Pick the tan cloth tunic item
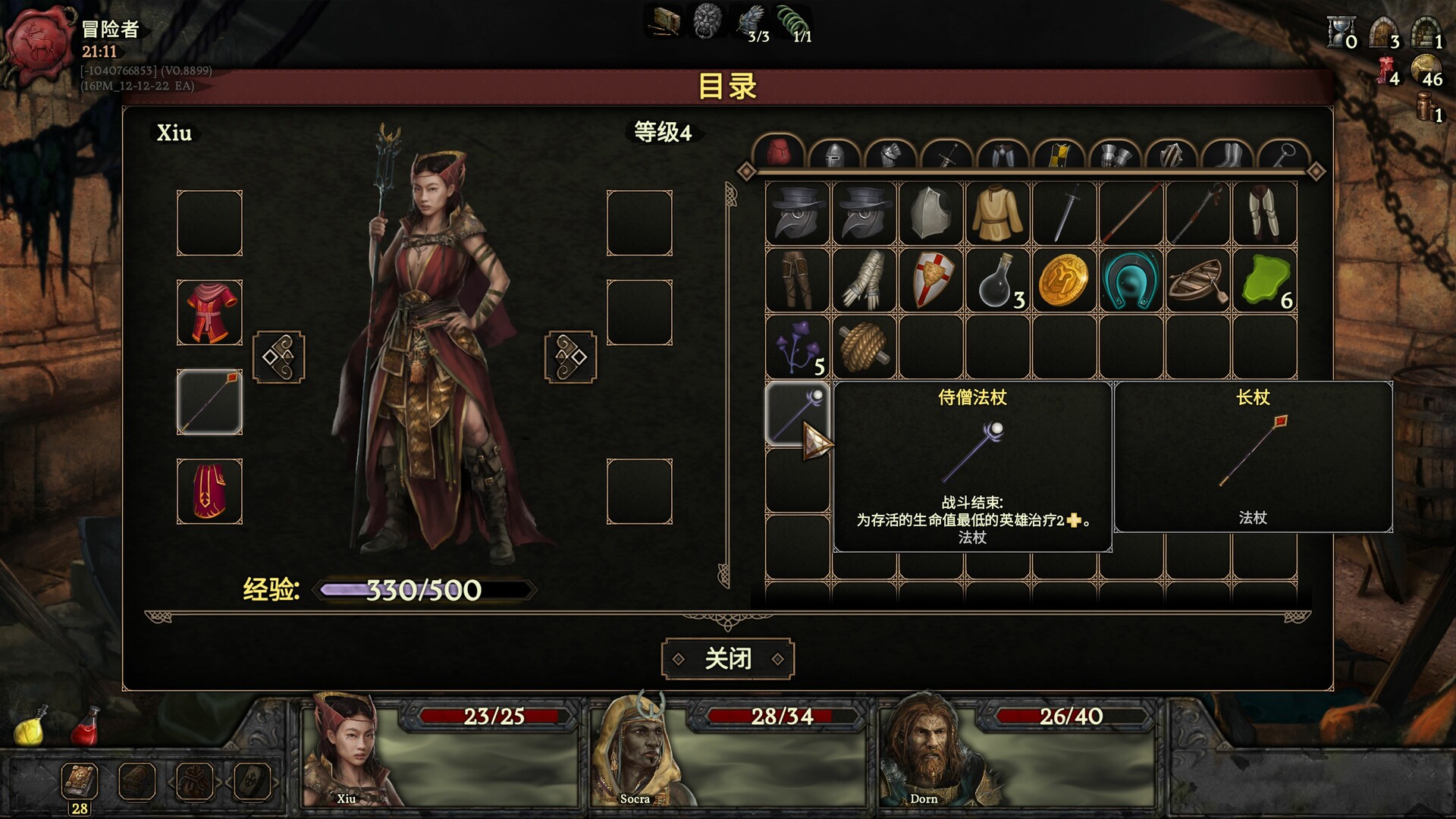This screenshot has width=1456, height=819. 997,213
